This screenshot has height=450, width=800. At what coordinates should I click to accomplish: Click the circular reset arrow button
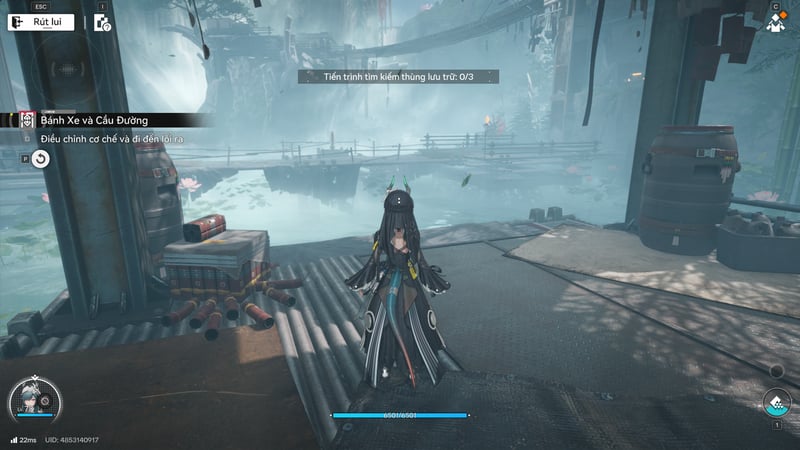[x=40, y=159]
